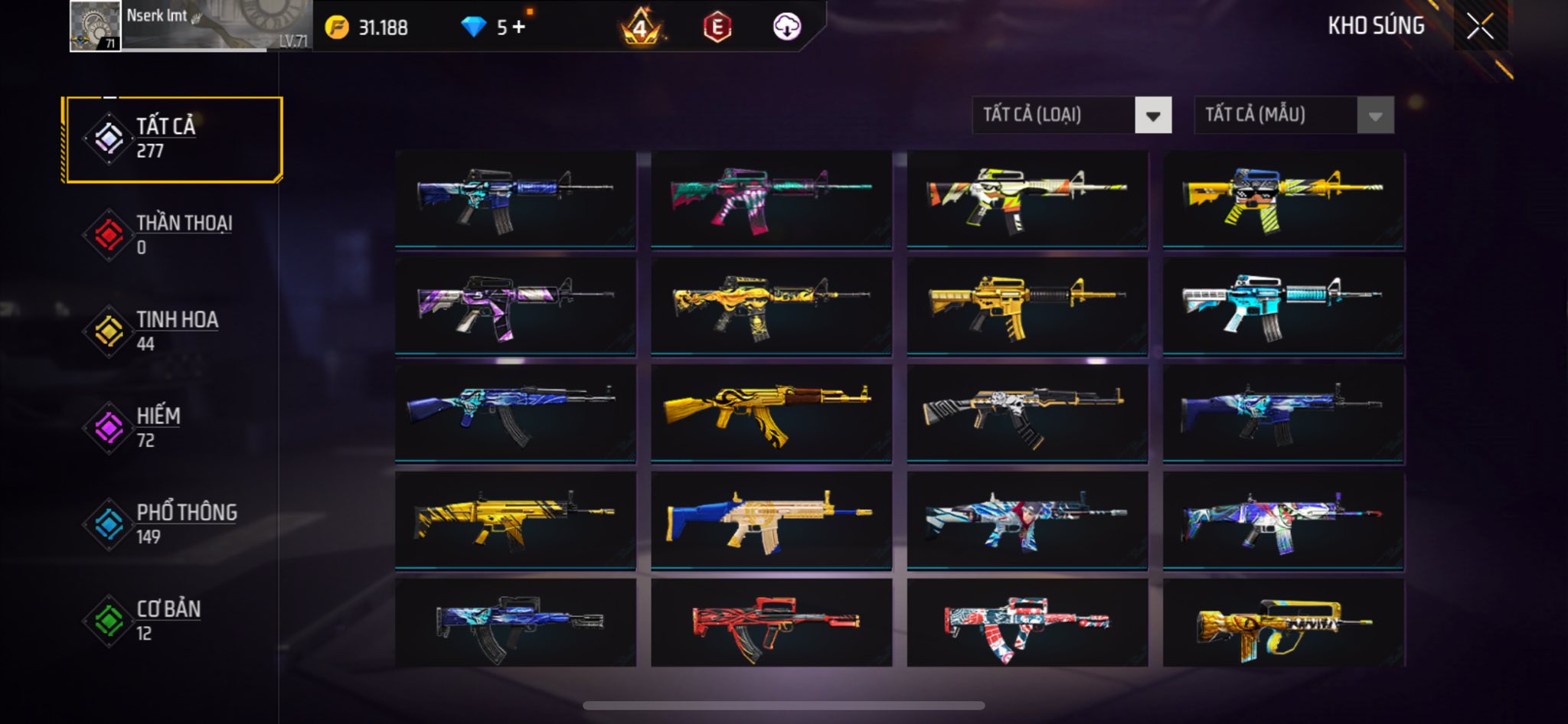The width and height of the screenshot is (1568, 724).
Task: Open the gold crown rank 4 icon
Action: [640, 29]
